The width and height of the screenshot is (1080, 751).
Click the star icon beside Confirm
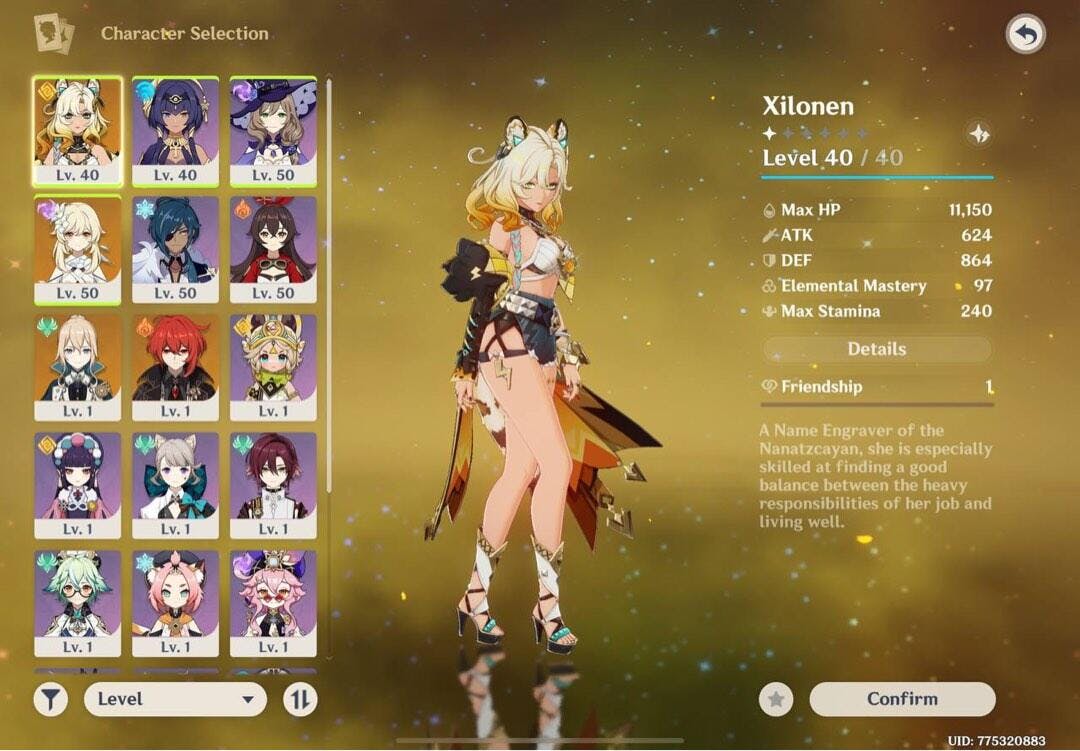point(776,699)
